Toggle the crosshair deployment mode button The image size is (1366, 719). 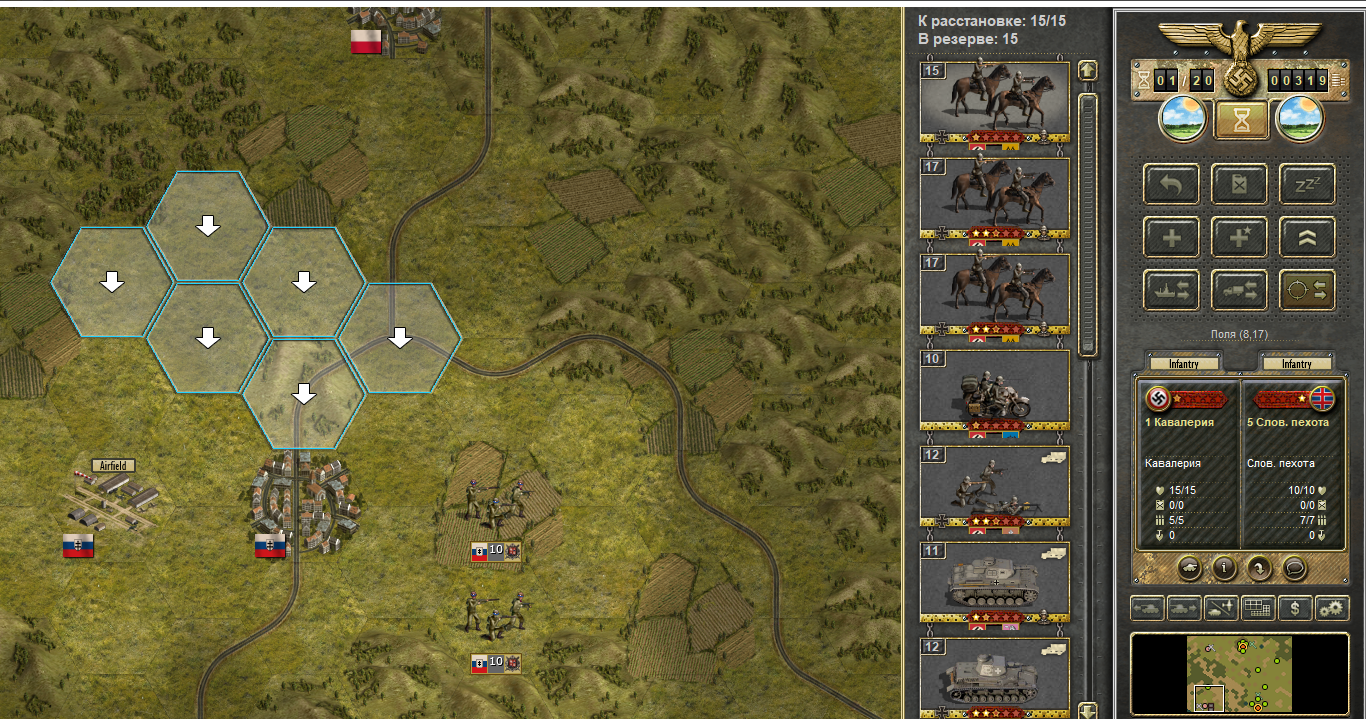coord(1308,290)
